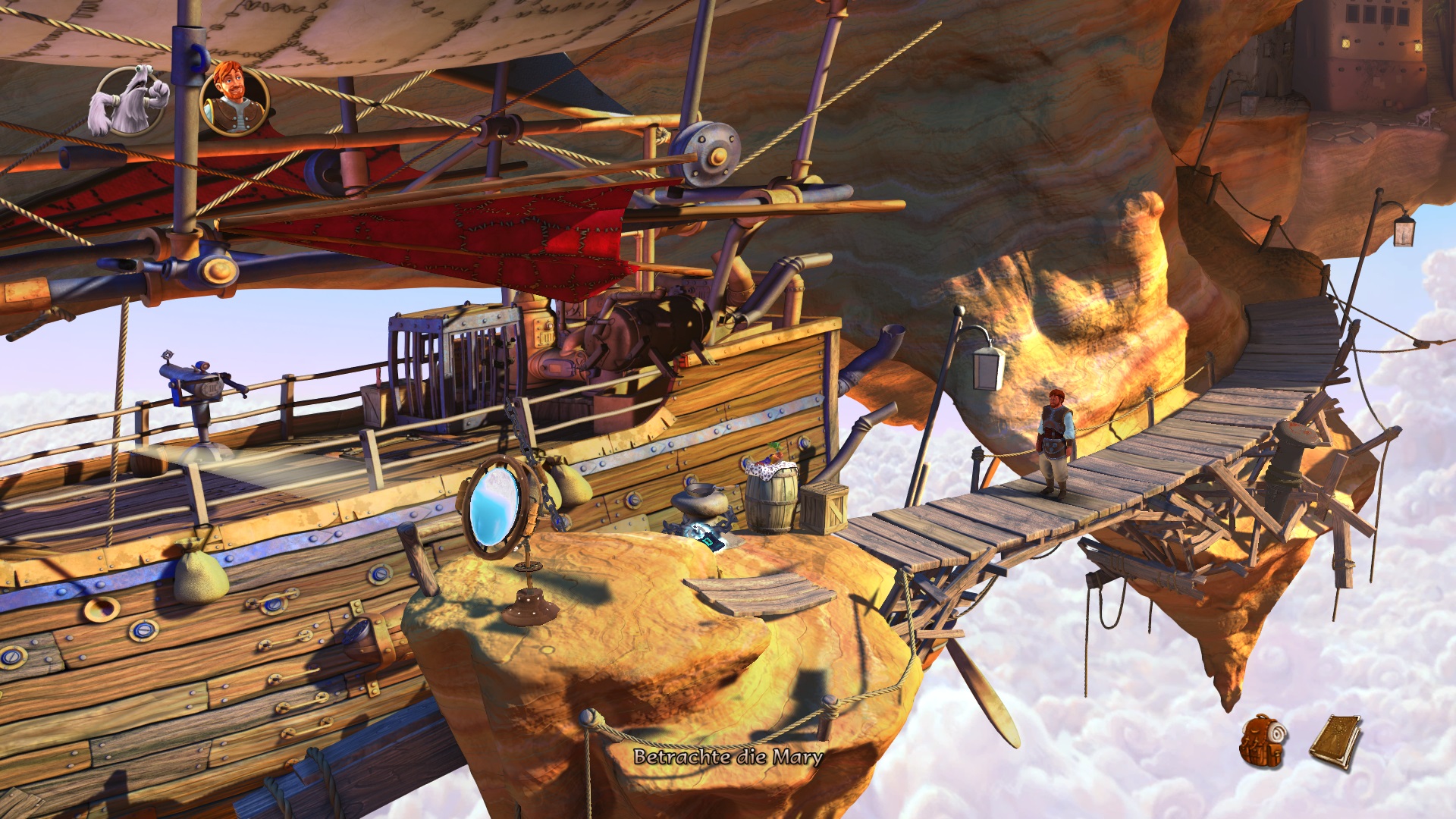Select the red-haired man character portrait
This screenshot has width=1456, height=819.
pyautogui.click(x=234, y=99)
